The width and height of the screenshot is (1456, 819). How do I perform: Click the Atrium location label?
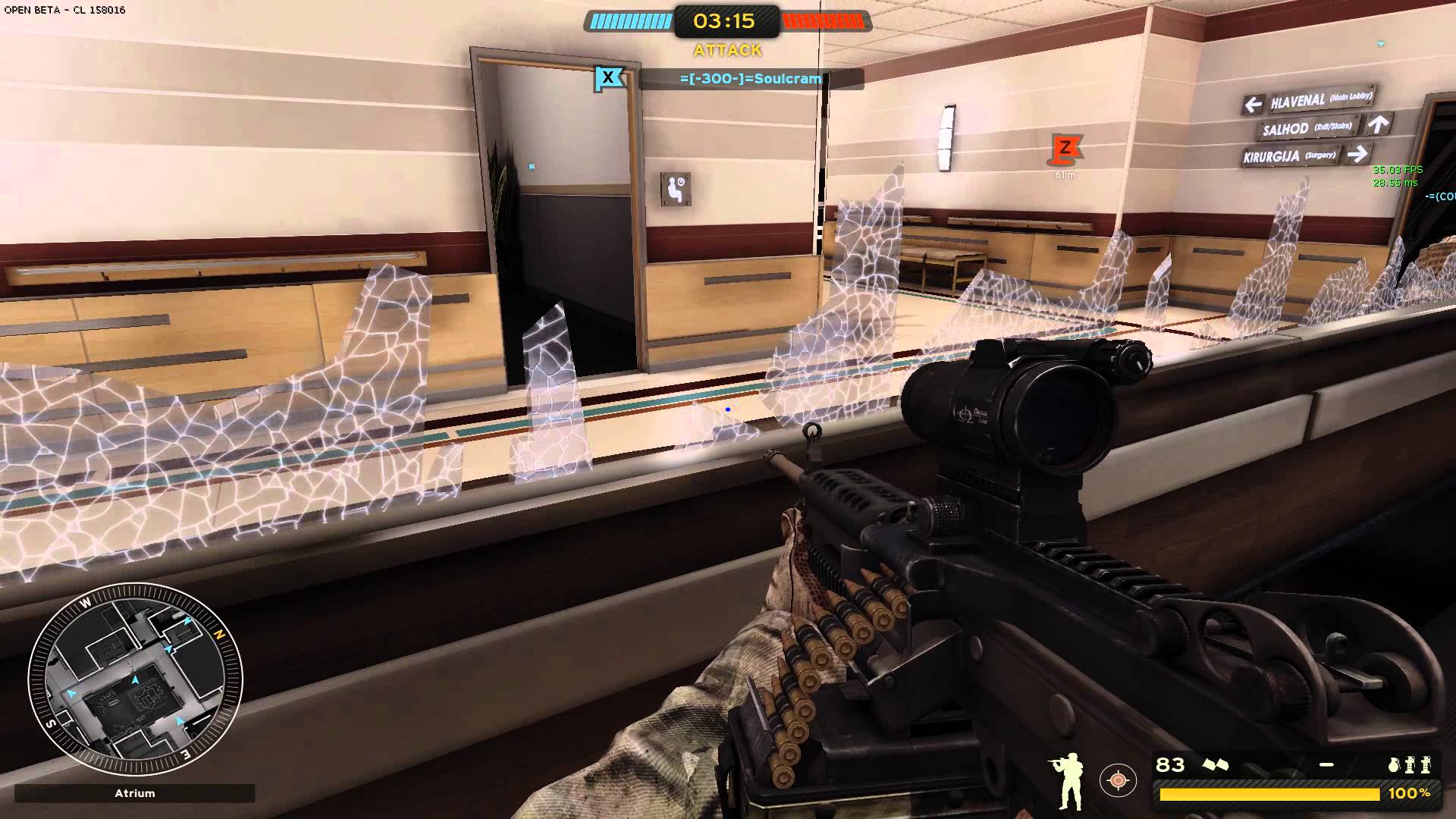[x=134, y=793]
